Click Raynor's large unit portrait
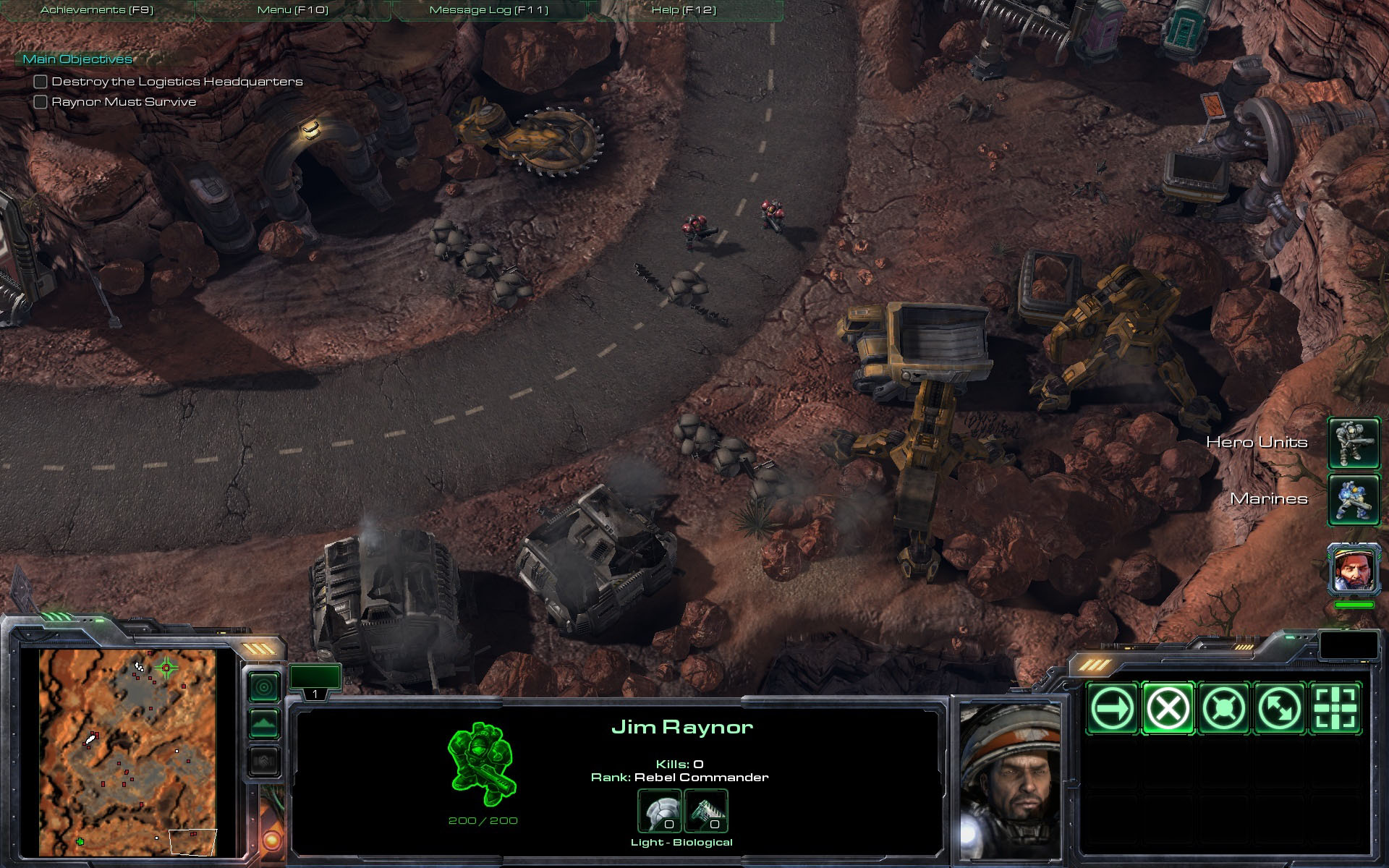The height and width of the screenshot is (868, 1389). tap(1010, 780)
